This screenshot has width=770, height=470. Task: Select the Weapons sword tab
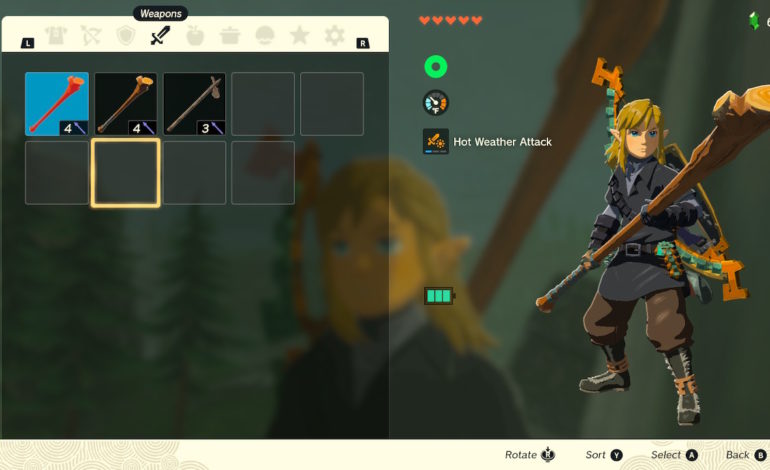(x=160, y=37)
